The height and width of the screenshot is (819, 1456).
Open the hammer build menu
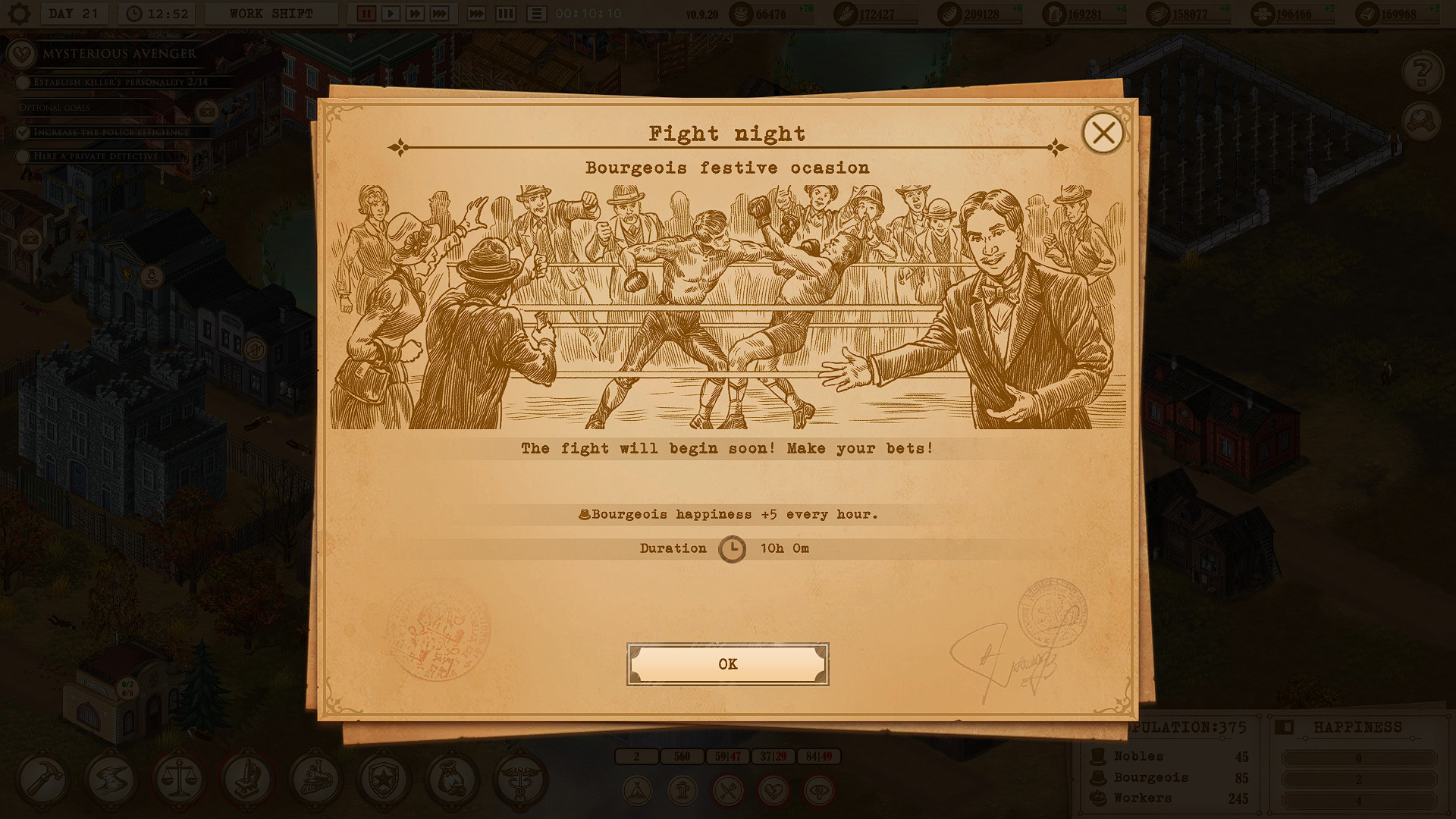(x=42, y=780)
